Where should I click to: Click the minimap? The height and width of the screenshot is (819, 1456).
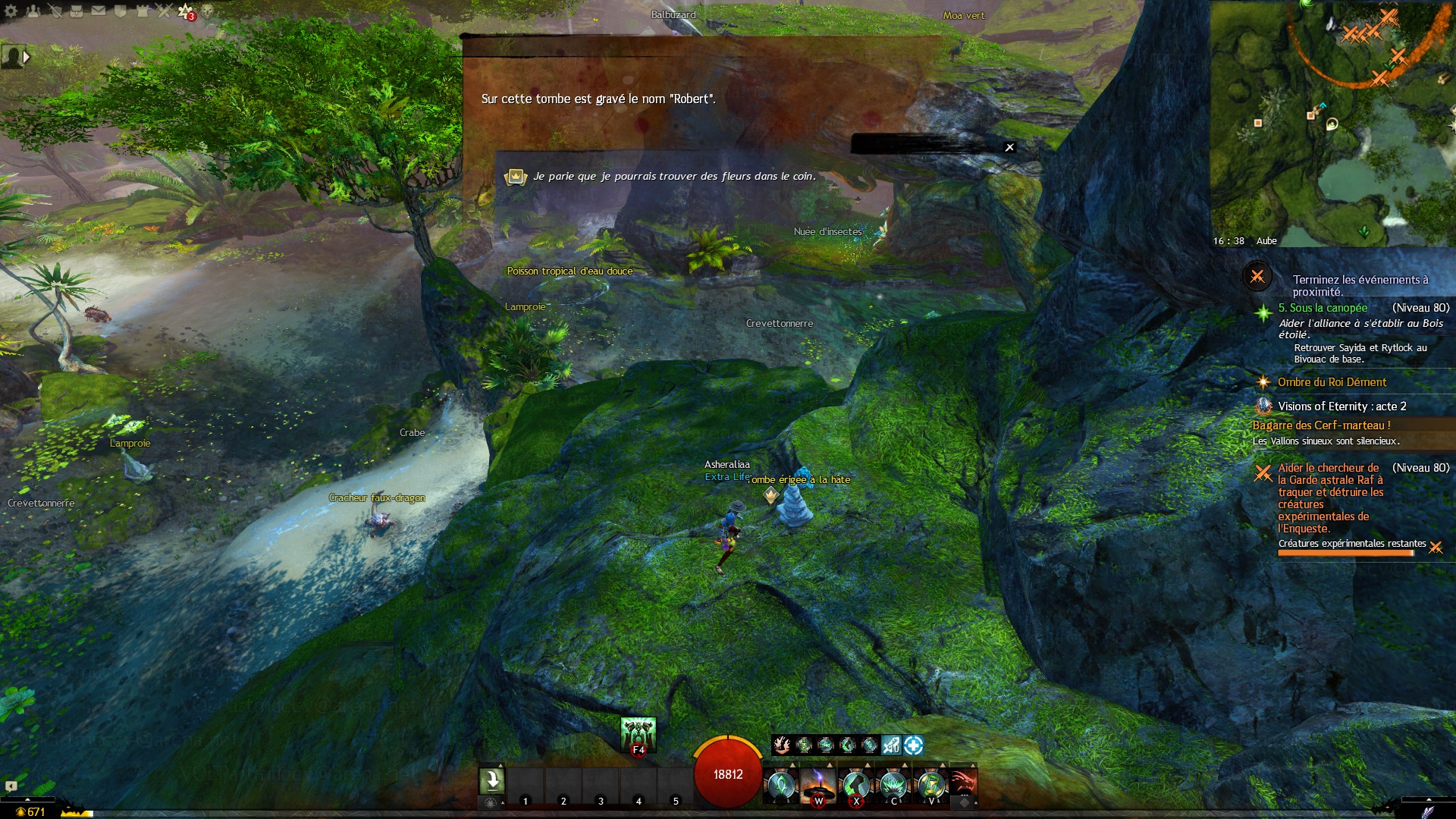[x=1332, y=121]
